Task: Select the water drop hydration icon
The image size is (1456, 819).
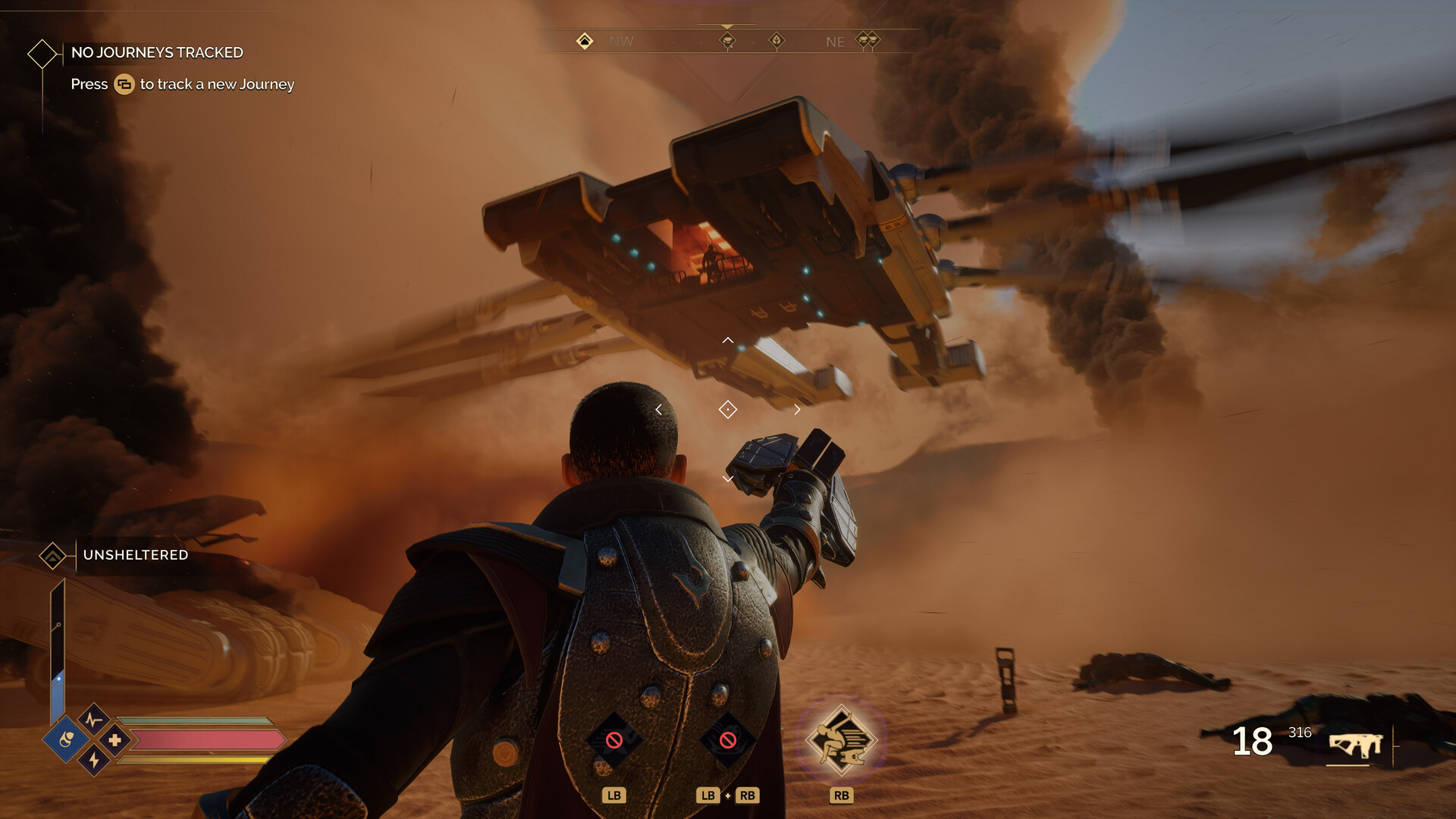Action: click(67, 740)
